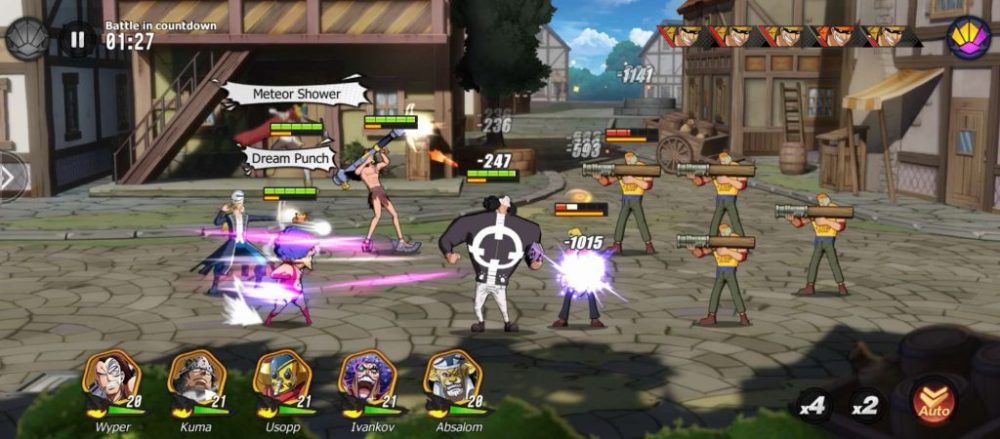The height and width of the screenshot is (439, 1000).
Task: Pause the battle
Action: (77, 39)
